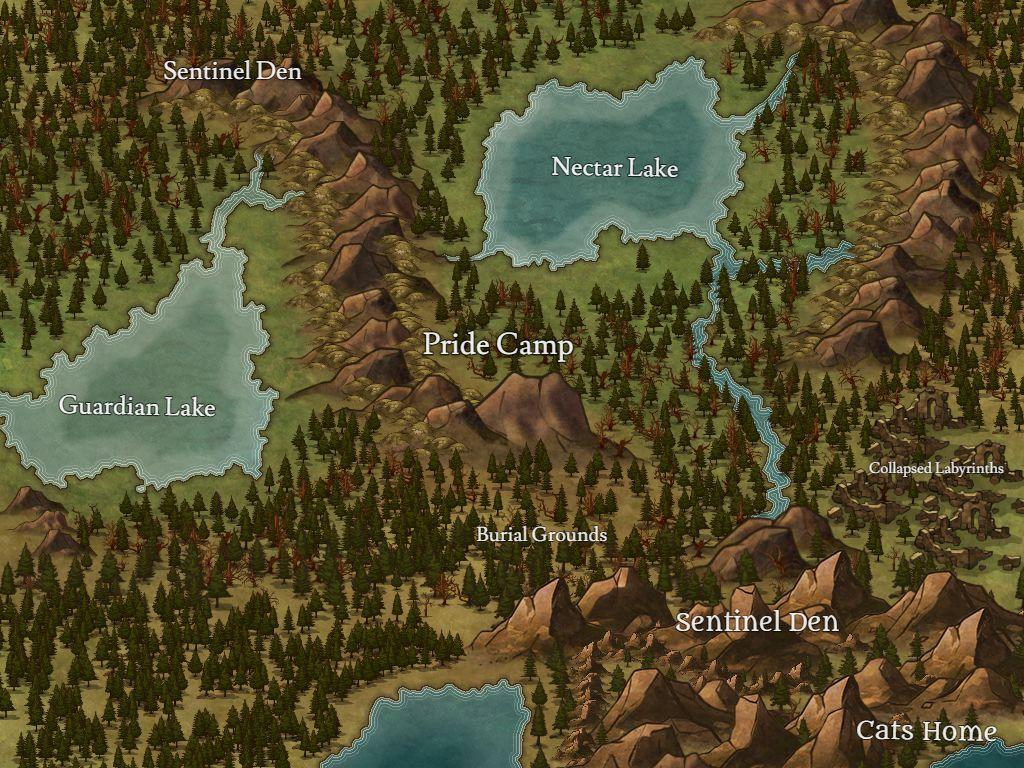Click the Burial Grounds location label
Image resolution: width=1024 pixels, height=768 pixels.
[x=541, y=534]
